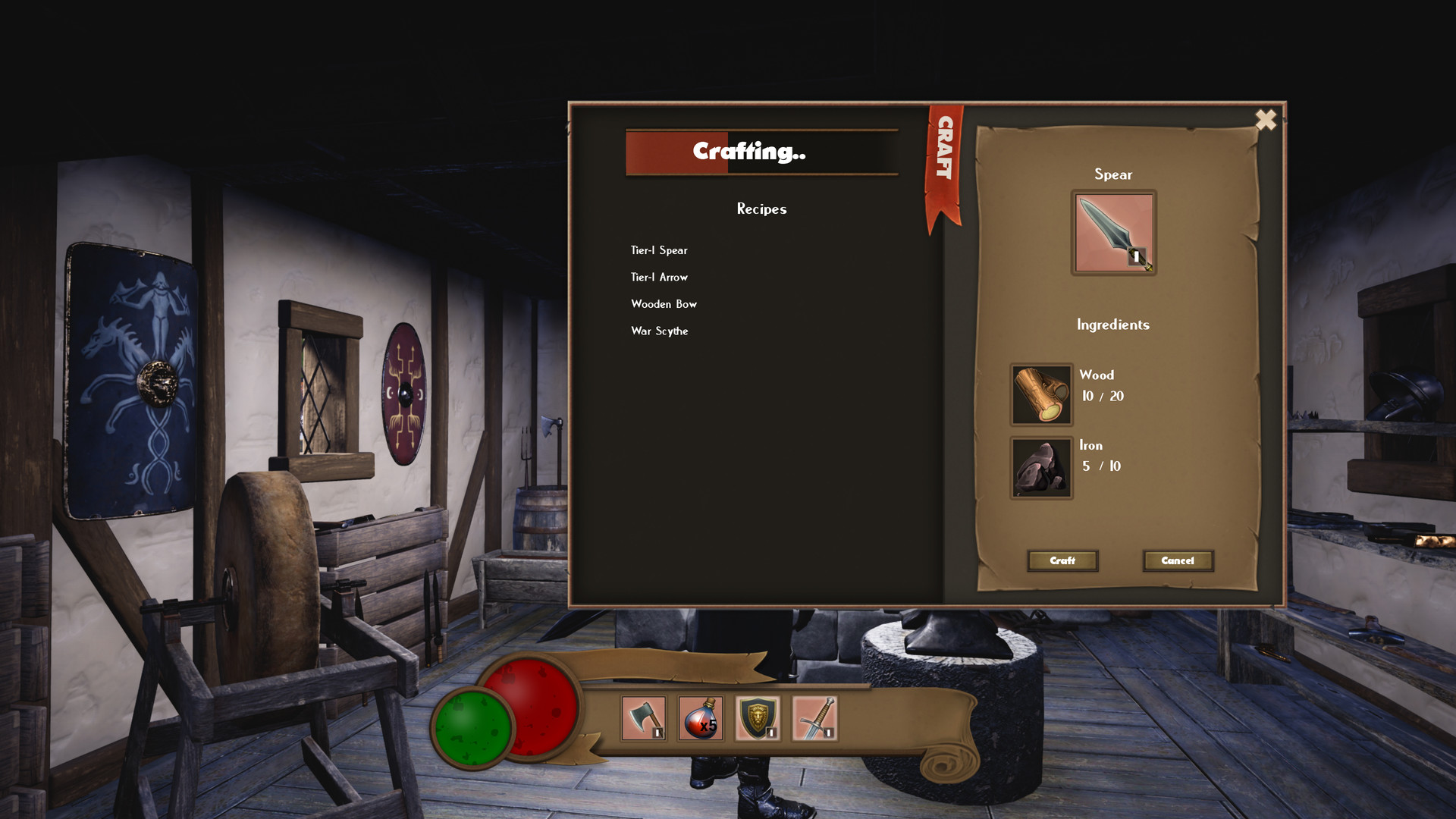Click the Wood ingredient icon
The height and width of the screenshot is (819, 1456).
(1041, 395)
